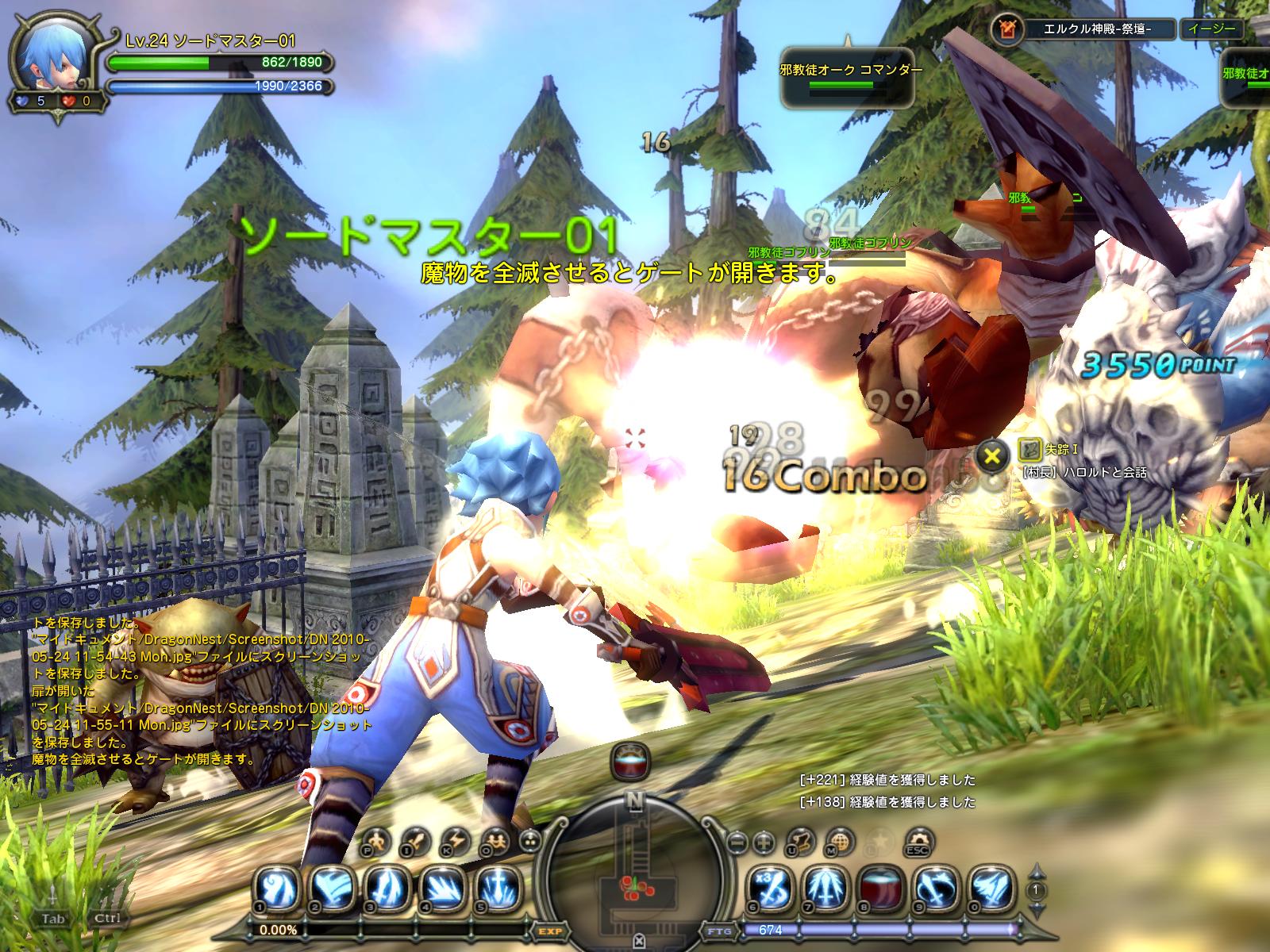Open the quest scroll menu icon
Screen dimensions: 1270x952
click(804, 840)
